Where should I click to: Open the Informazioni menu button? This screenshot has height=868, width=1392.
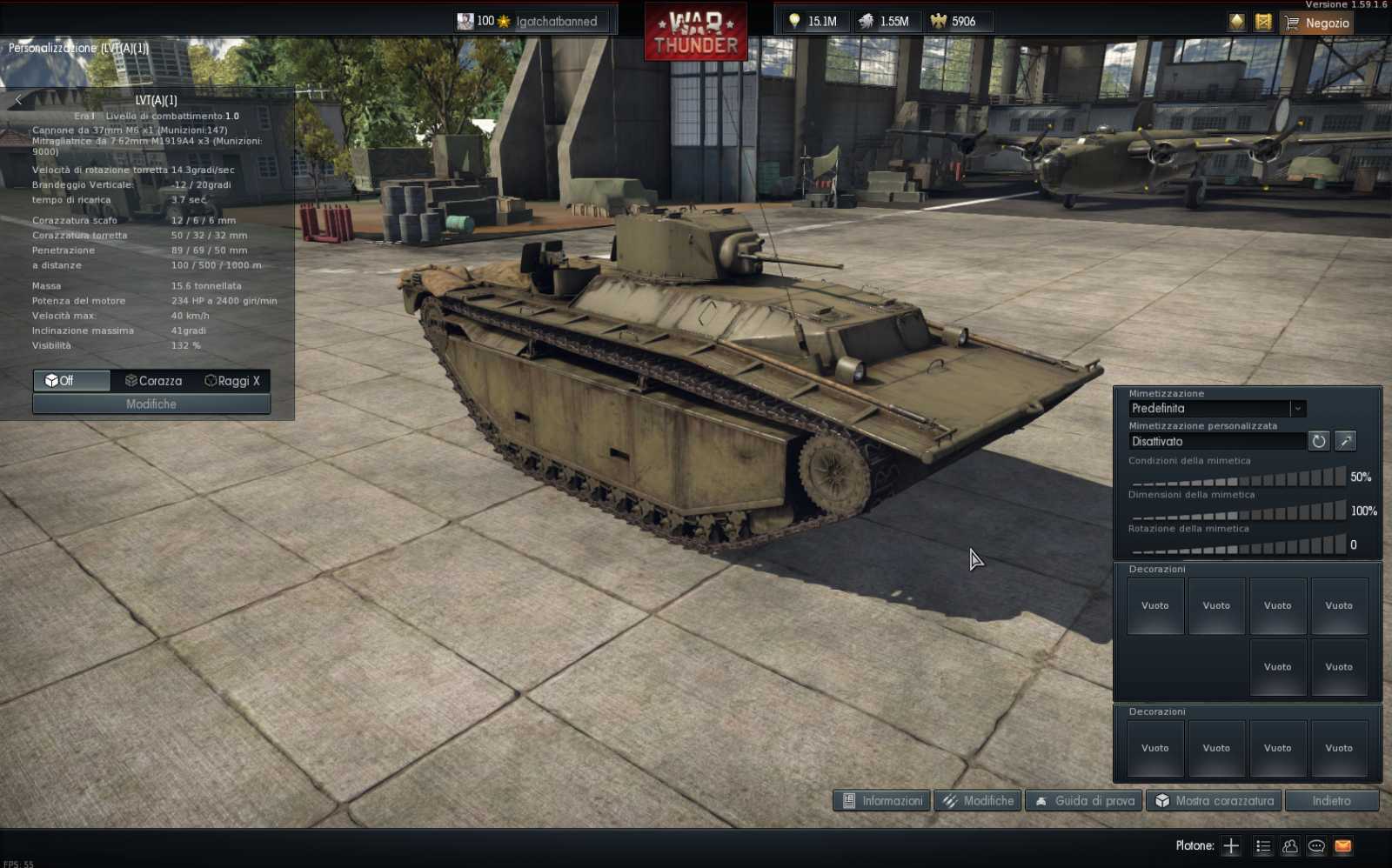pos(880,800)
